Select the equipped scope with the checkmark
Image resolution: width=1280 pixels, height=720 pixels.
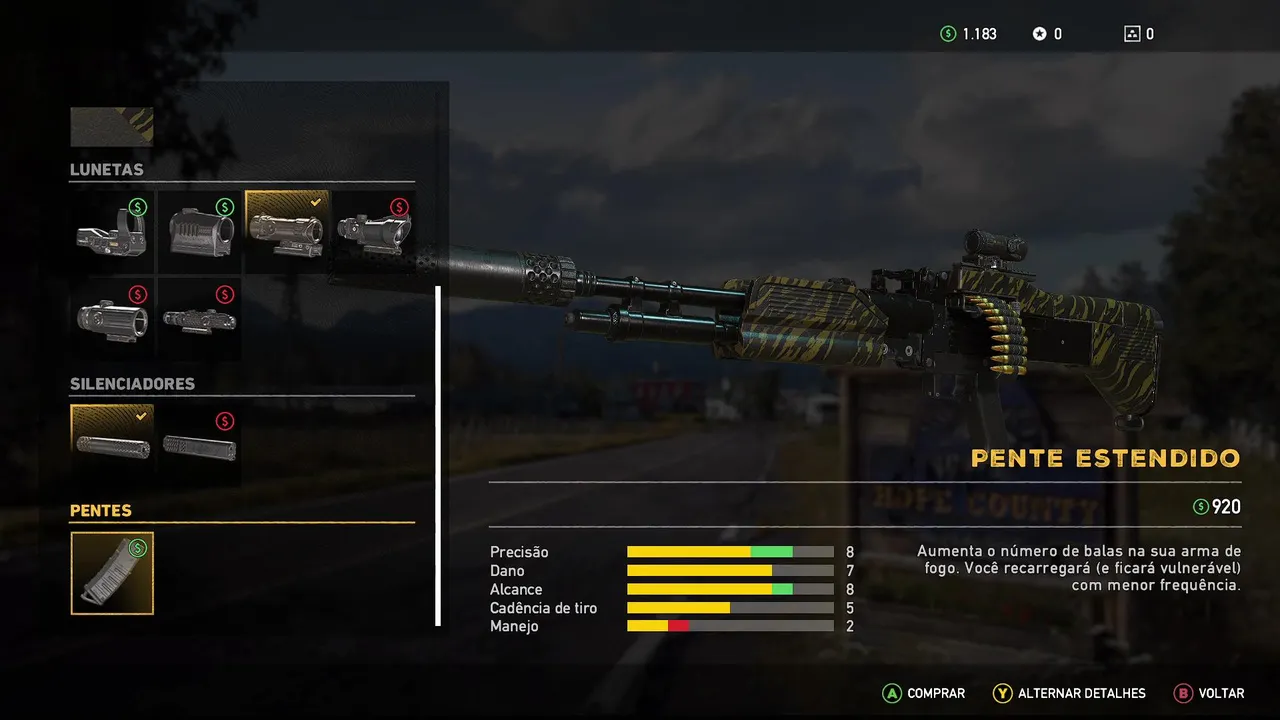pos(286,232)
